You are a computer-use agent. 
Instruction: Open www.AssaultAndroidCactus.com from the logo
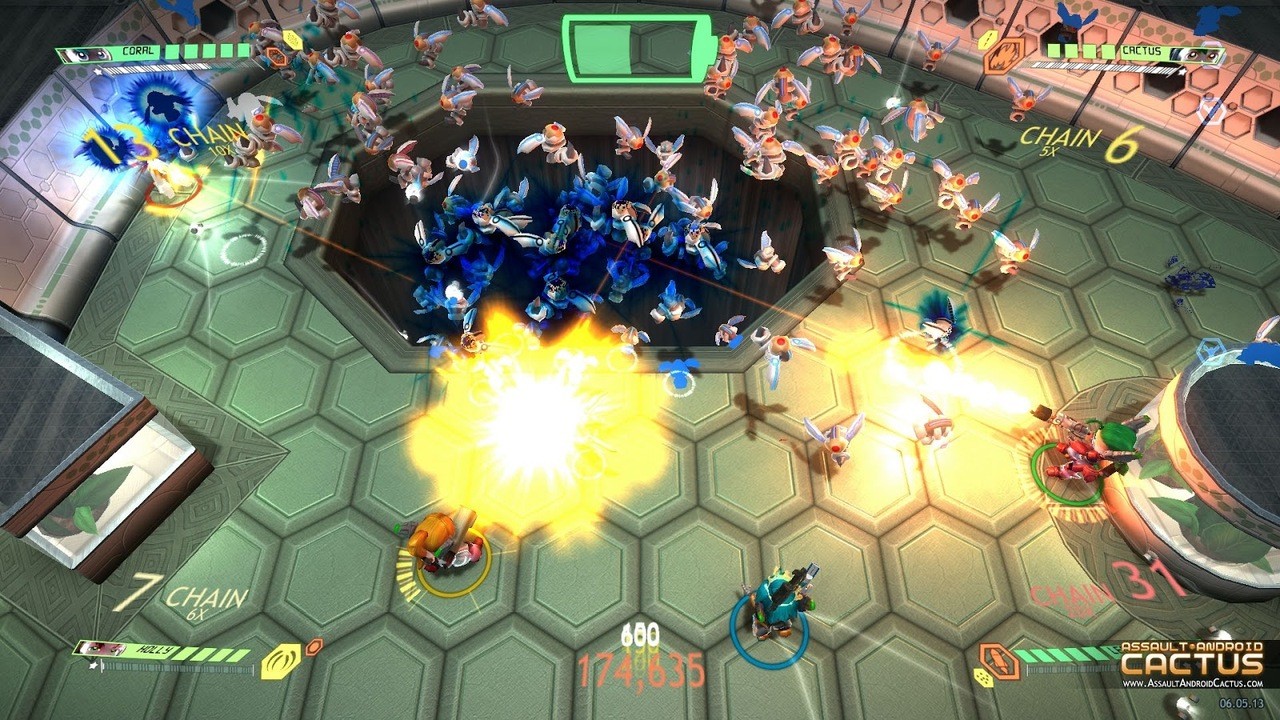[x=1193, y=683]
